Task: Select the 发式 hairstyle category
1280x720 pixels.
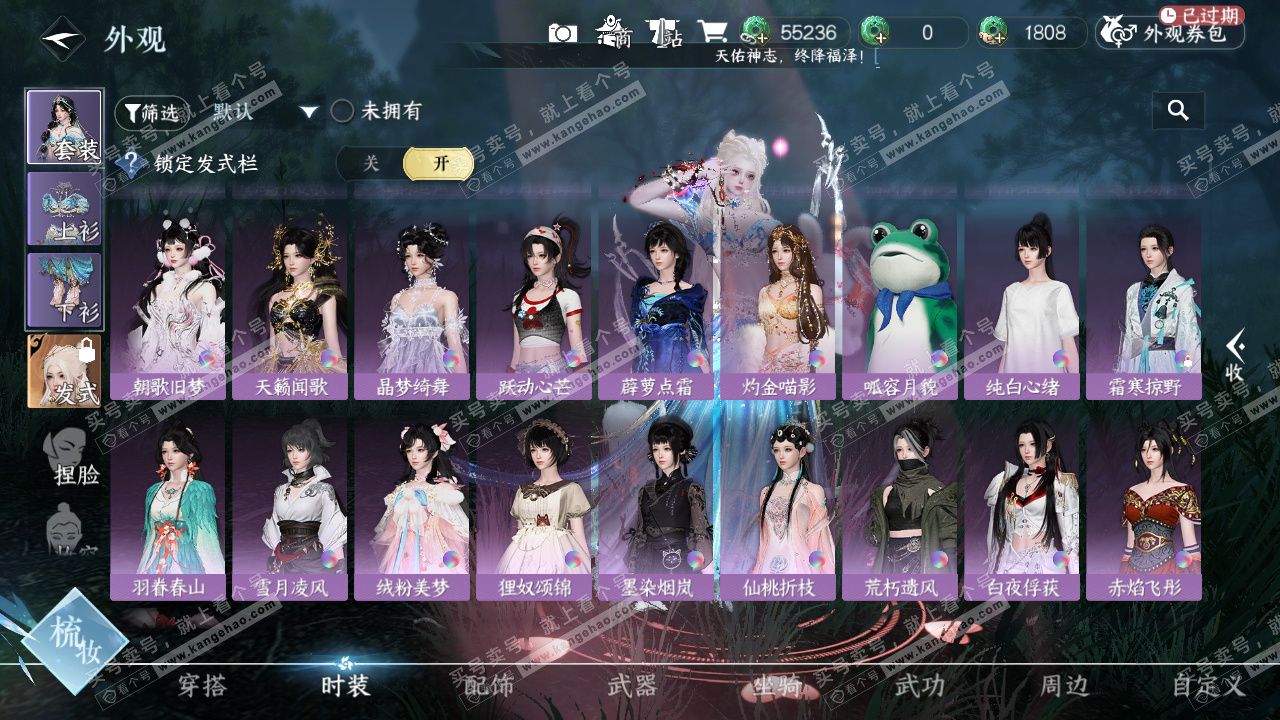Action: [64, 371]
